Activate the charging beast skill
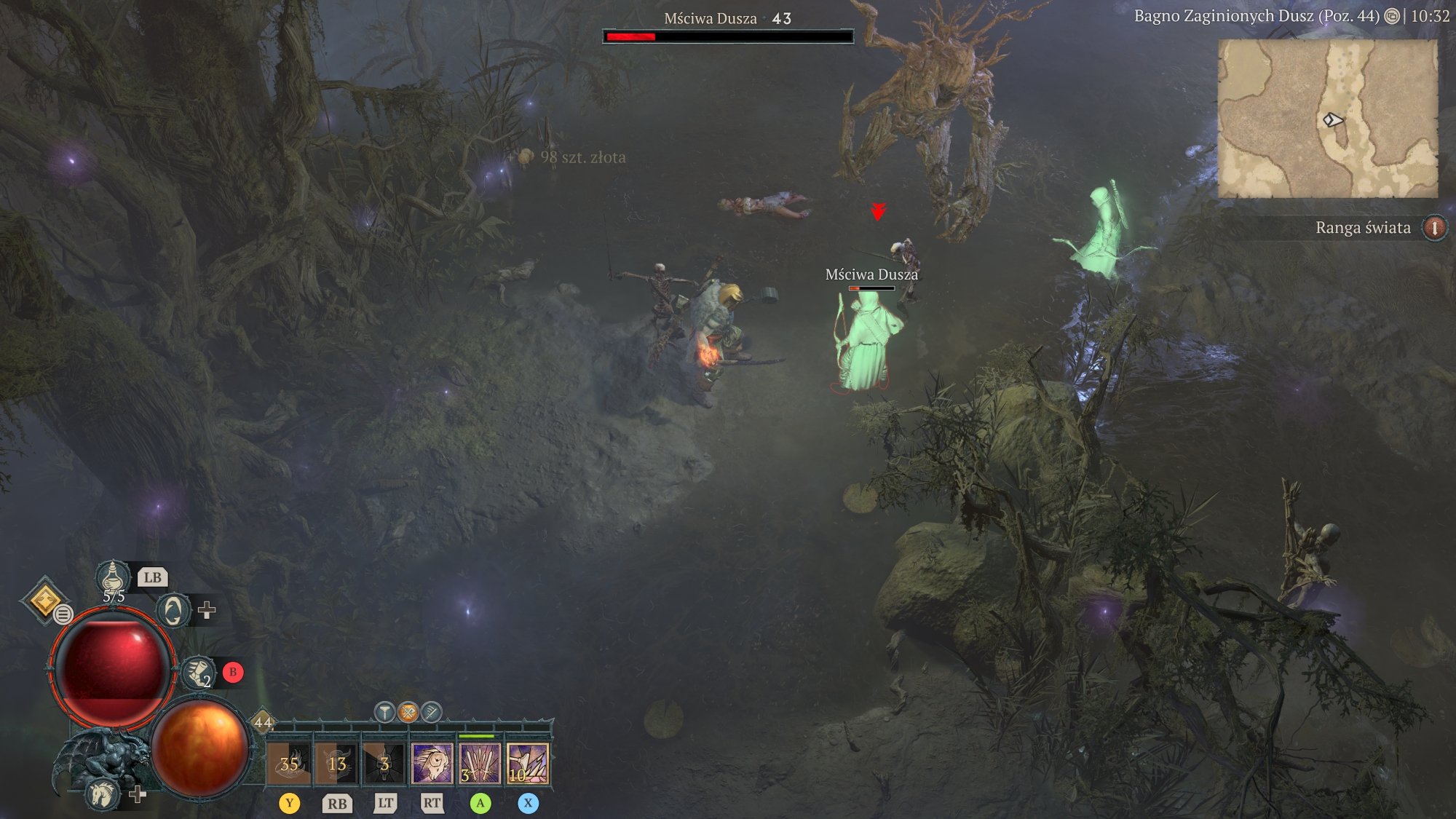Image resolution: width=1456 pixels, height=819 pixels. [432, 764]
